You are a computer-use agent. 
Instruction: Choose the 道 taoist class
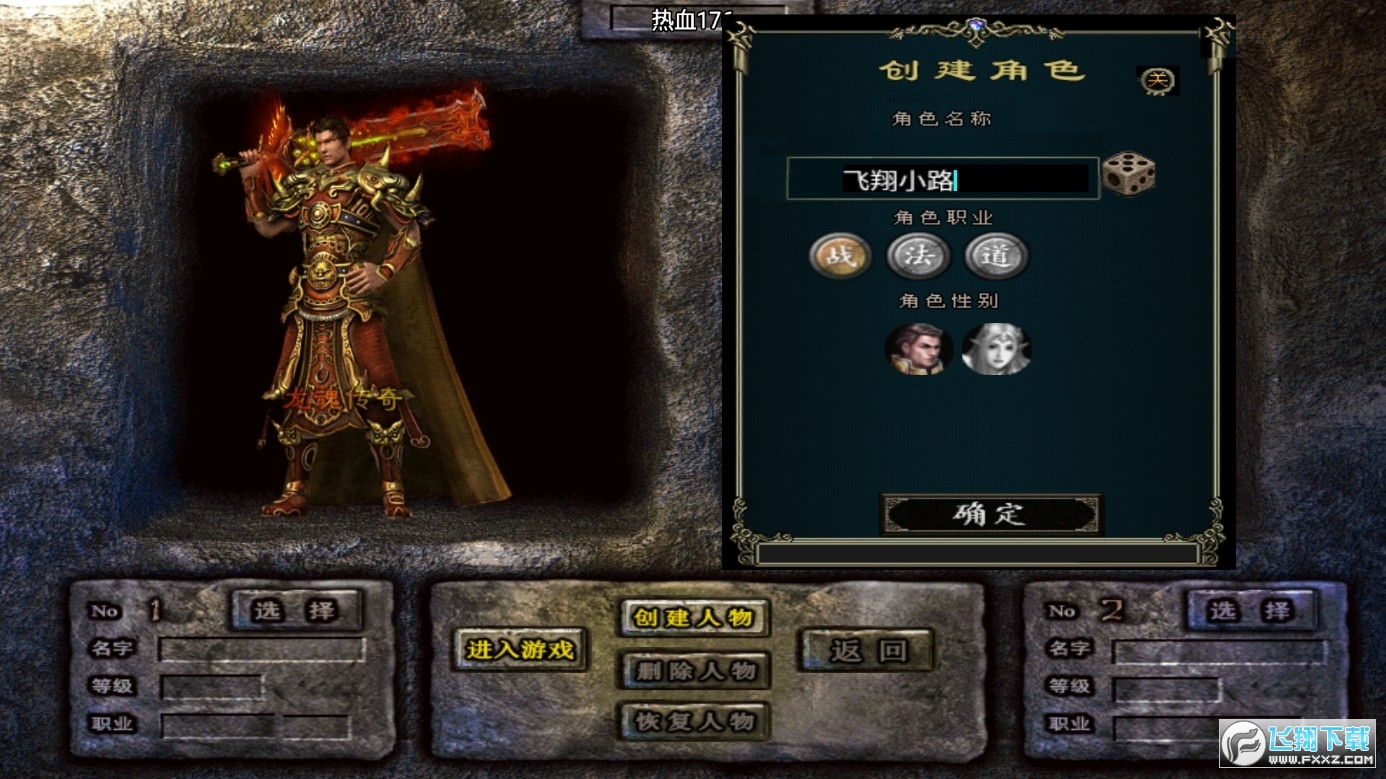point(996,256)
